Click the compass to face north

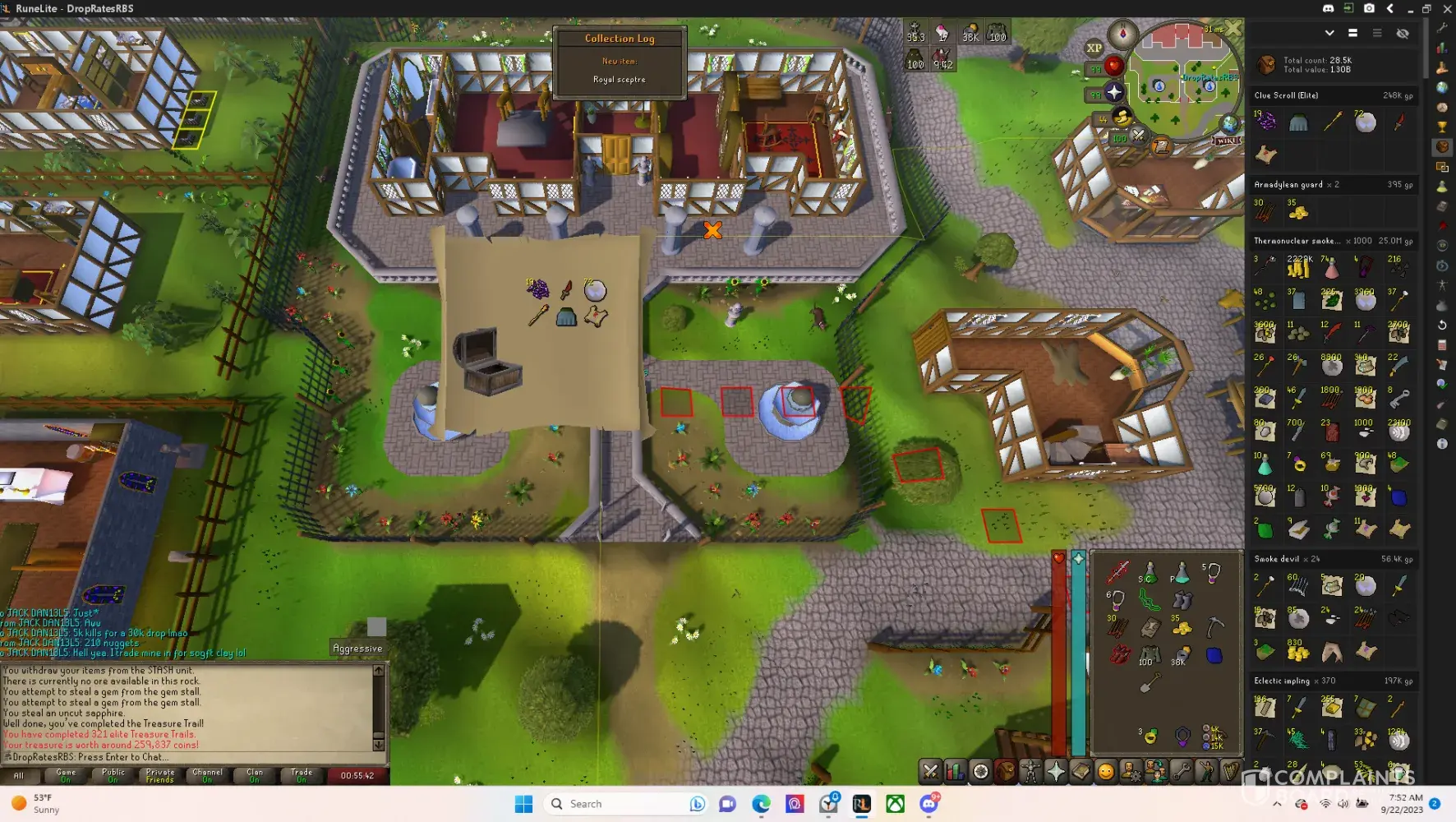click(1122, 34)
